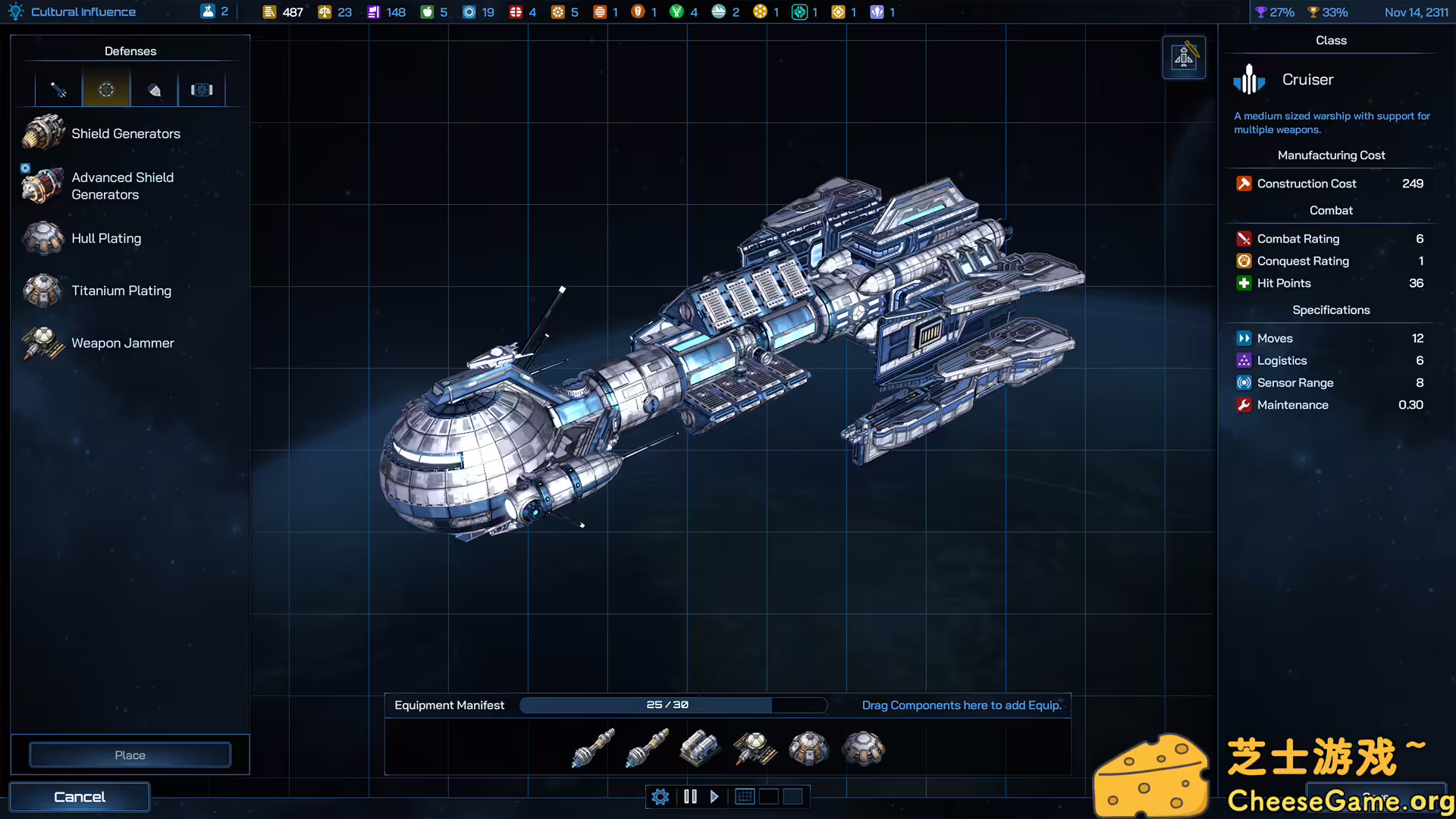Image resolution: width=1456 pixels, height=819 pixels.
Task: Click the 25/30 equipment capacity bar
Action: click(x=667, y=705)
